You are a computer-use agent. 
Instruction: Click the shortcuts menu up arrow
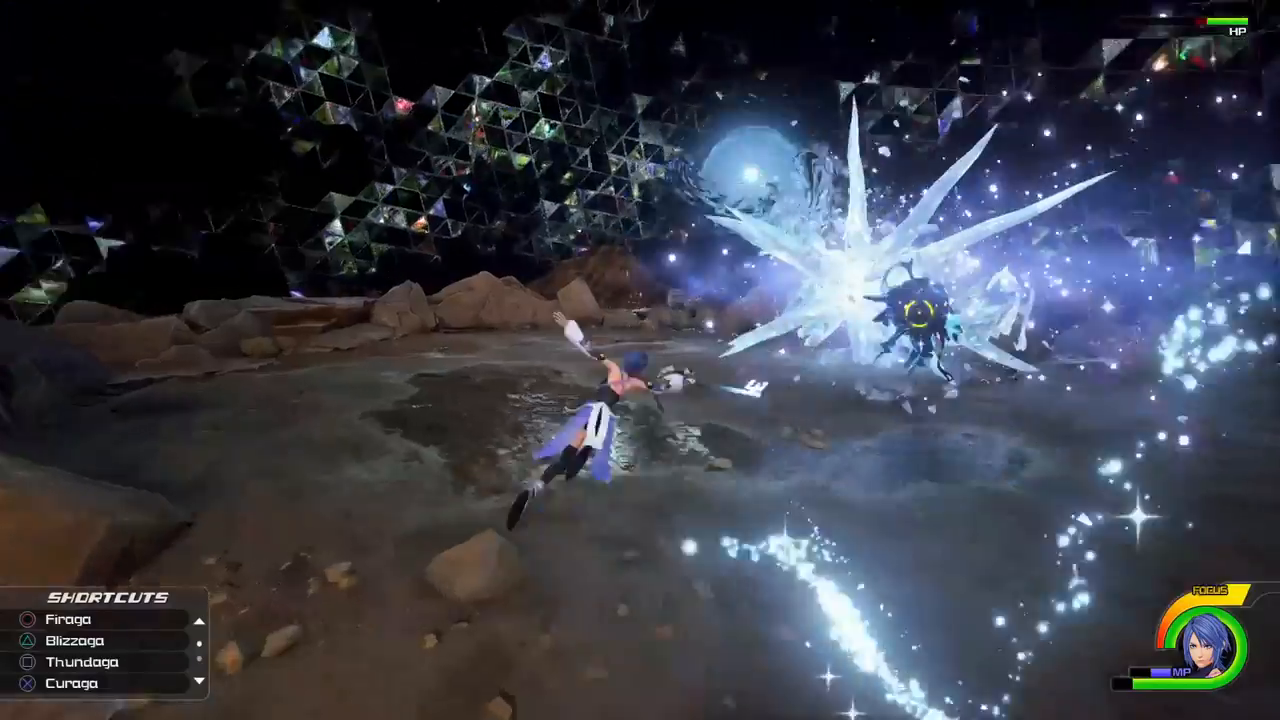[199, 621]
